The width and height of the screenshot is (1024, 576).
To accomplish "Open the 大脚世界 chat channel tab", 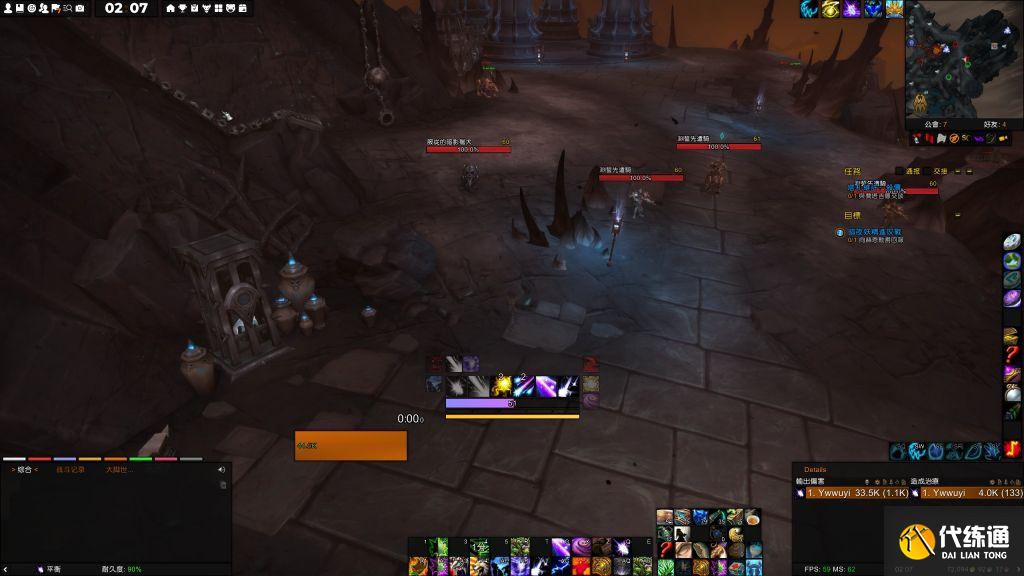I will [119, 469].
